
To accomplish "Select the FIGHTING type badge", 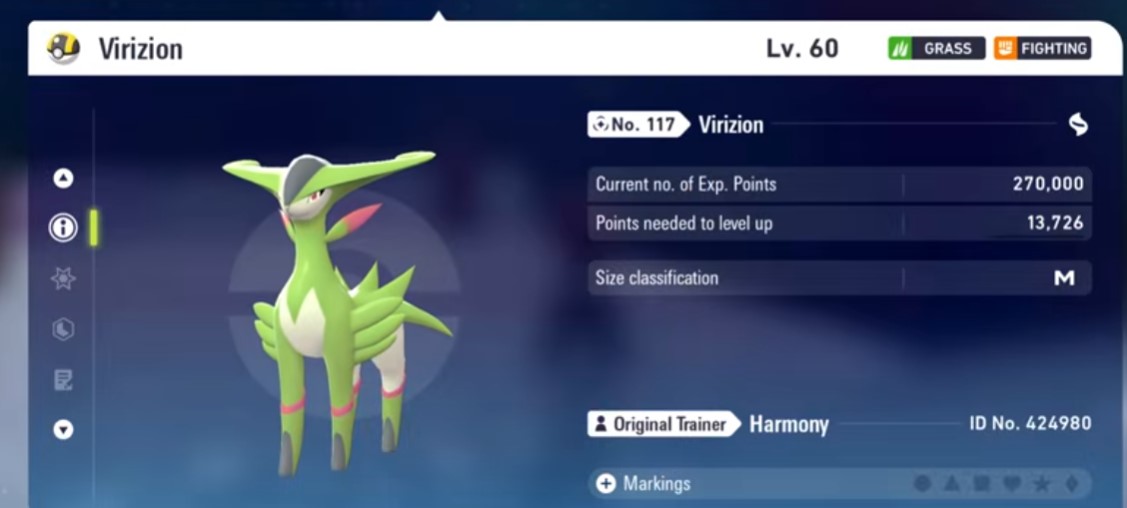I will click(x=1042, y=48).
